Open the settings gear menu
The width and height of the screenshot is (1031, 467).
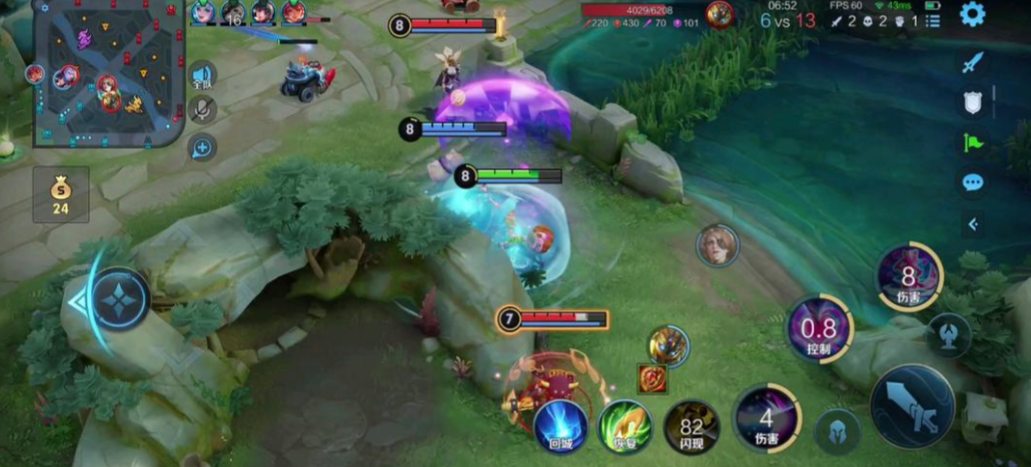[972, 14]
